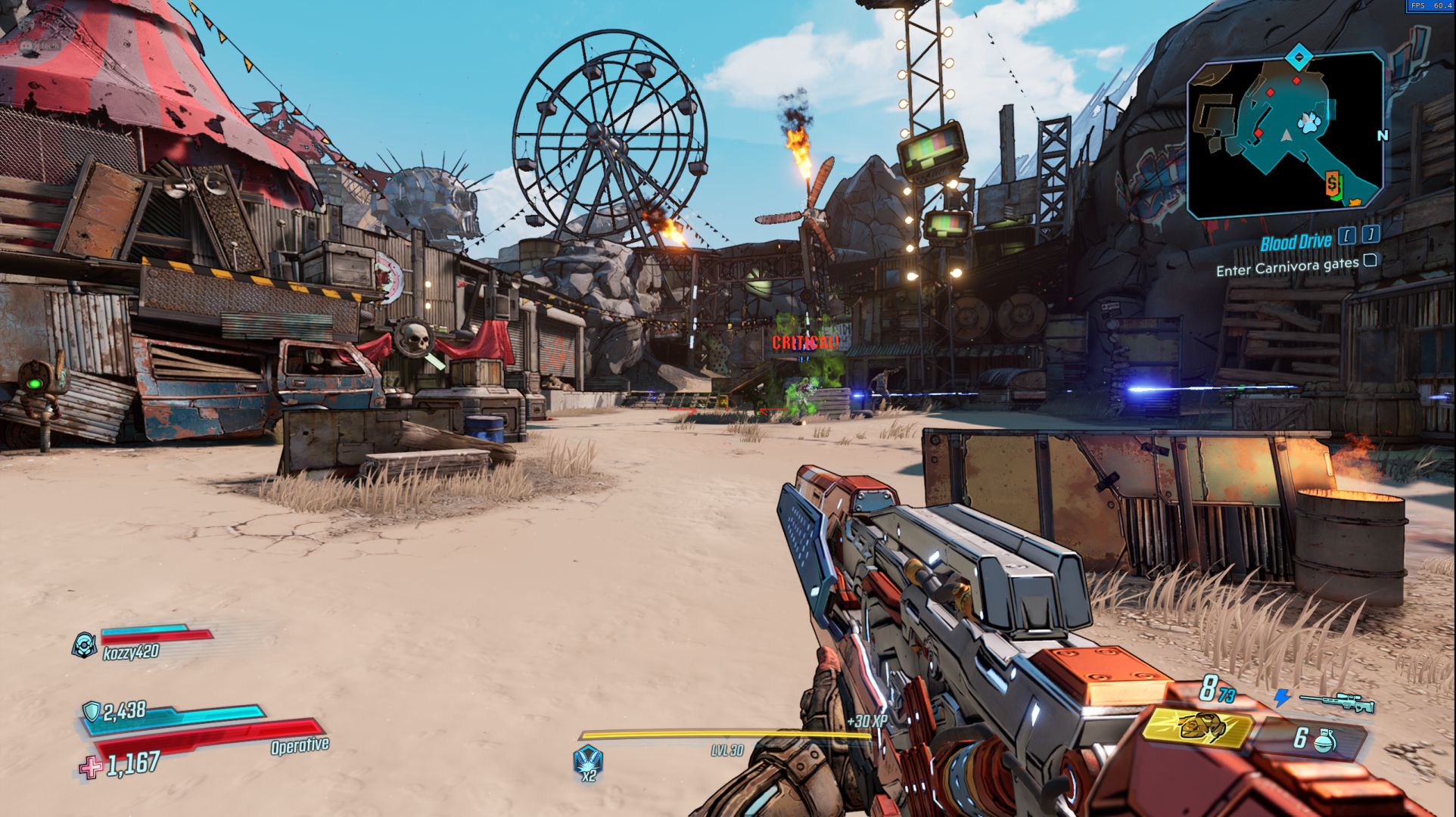This screenshot has width=1456, height=817.
Task: Click the grenade icon
Action: tap(1324, 739)
